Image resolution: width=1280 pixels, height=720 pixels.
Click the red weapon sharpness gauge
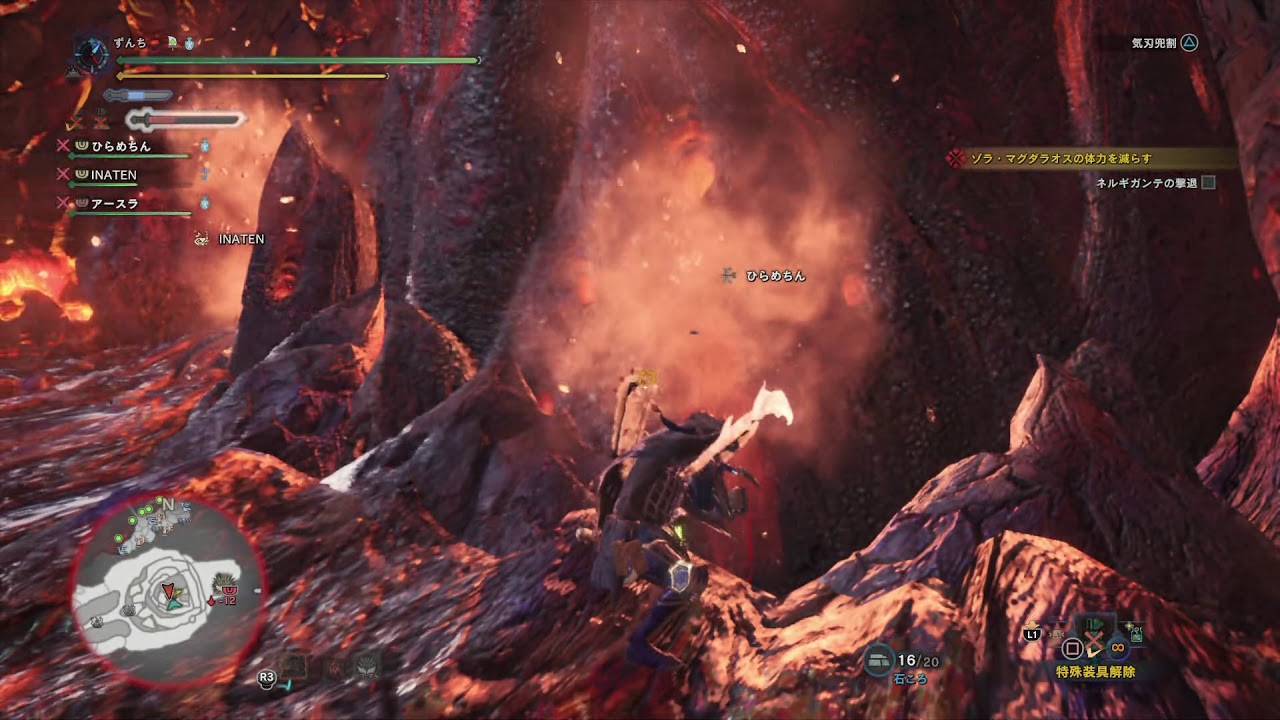pos(192,120)
